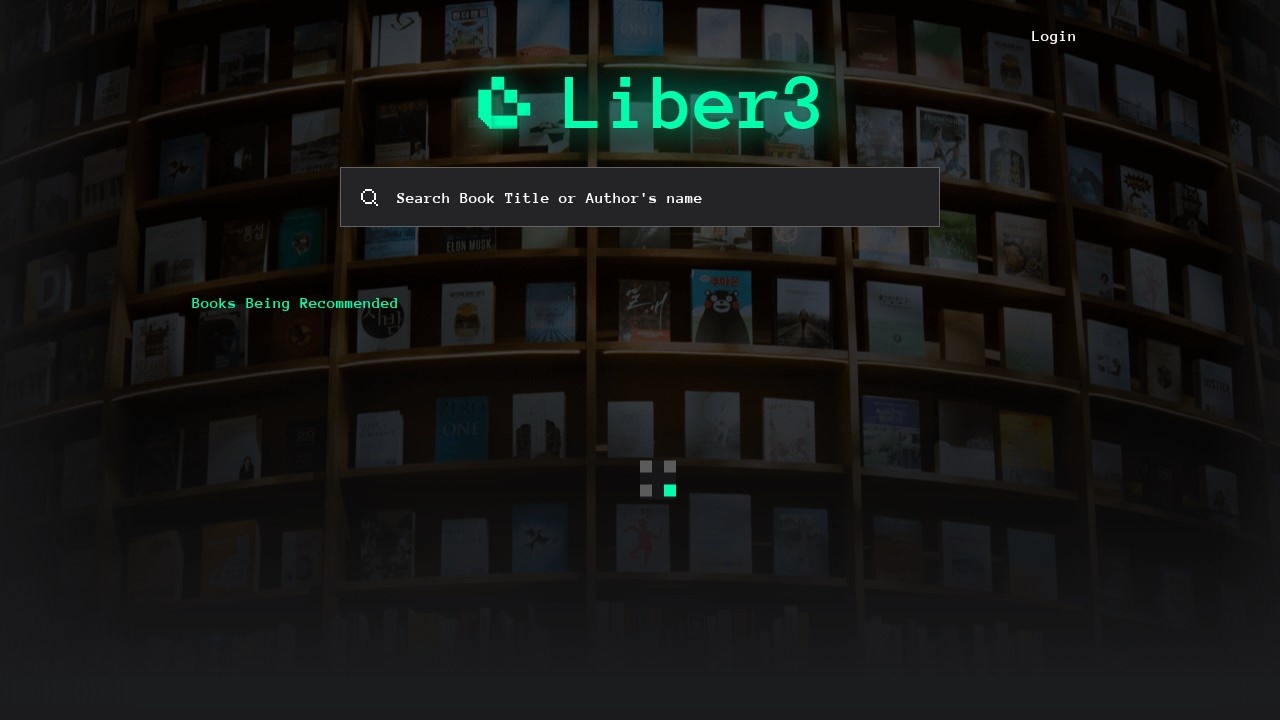The image size is (1280, 720).
Task: Click the Books Being Recommended heading
Action: pos(294,303)
